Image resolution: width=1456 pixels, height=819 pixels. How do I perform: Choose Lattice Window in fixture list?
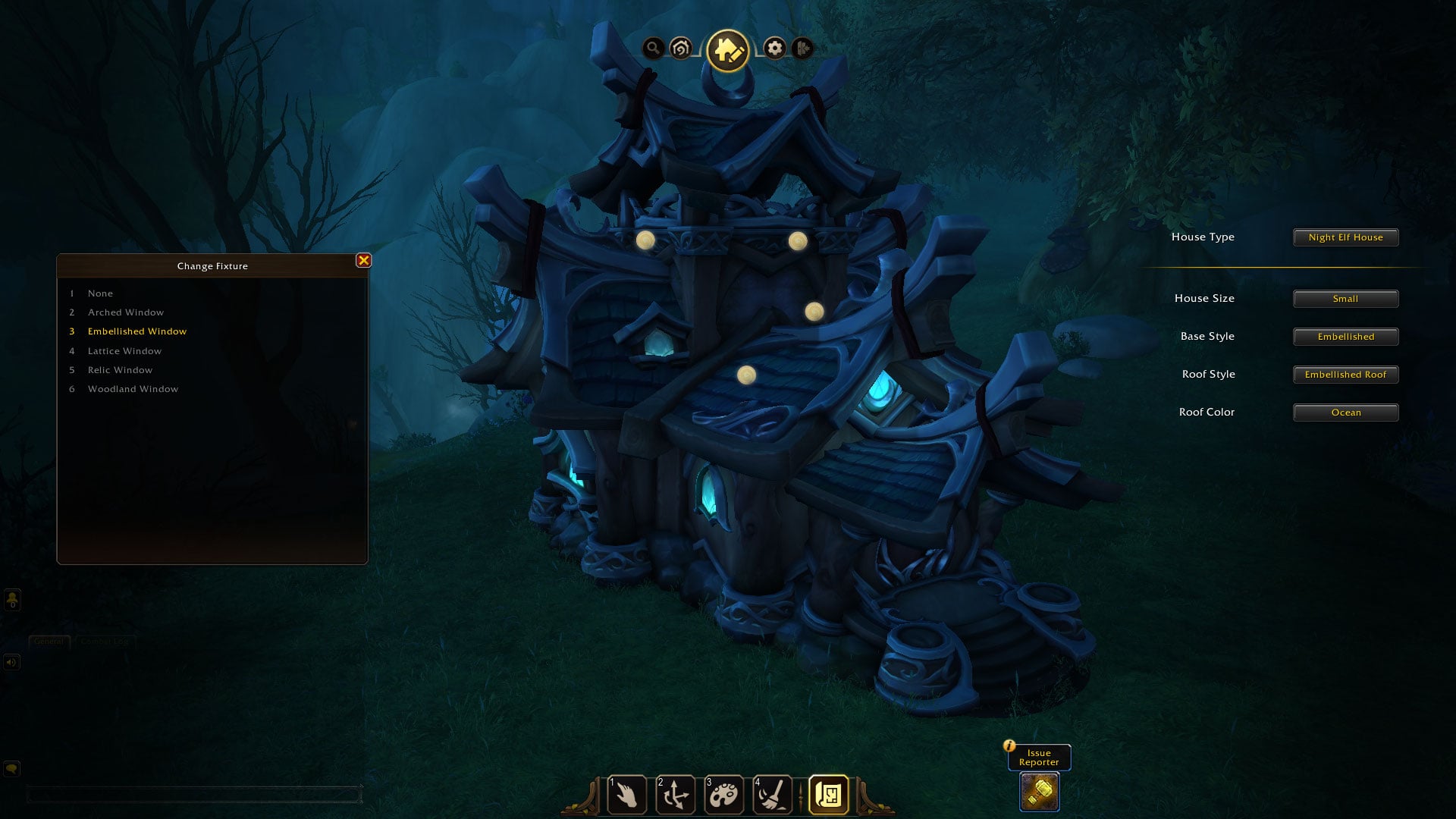pyautogui.click(x=124, y=350)
